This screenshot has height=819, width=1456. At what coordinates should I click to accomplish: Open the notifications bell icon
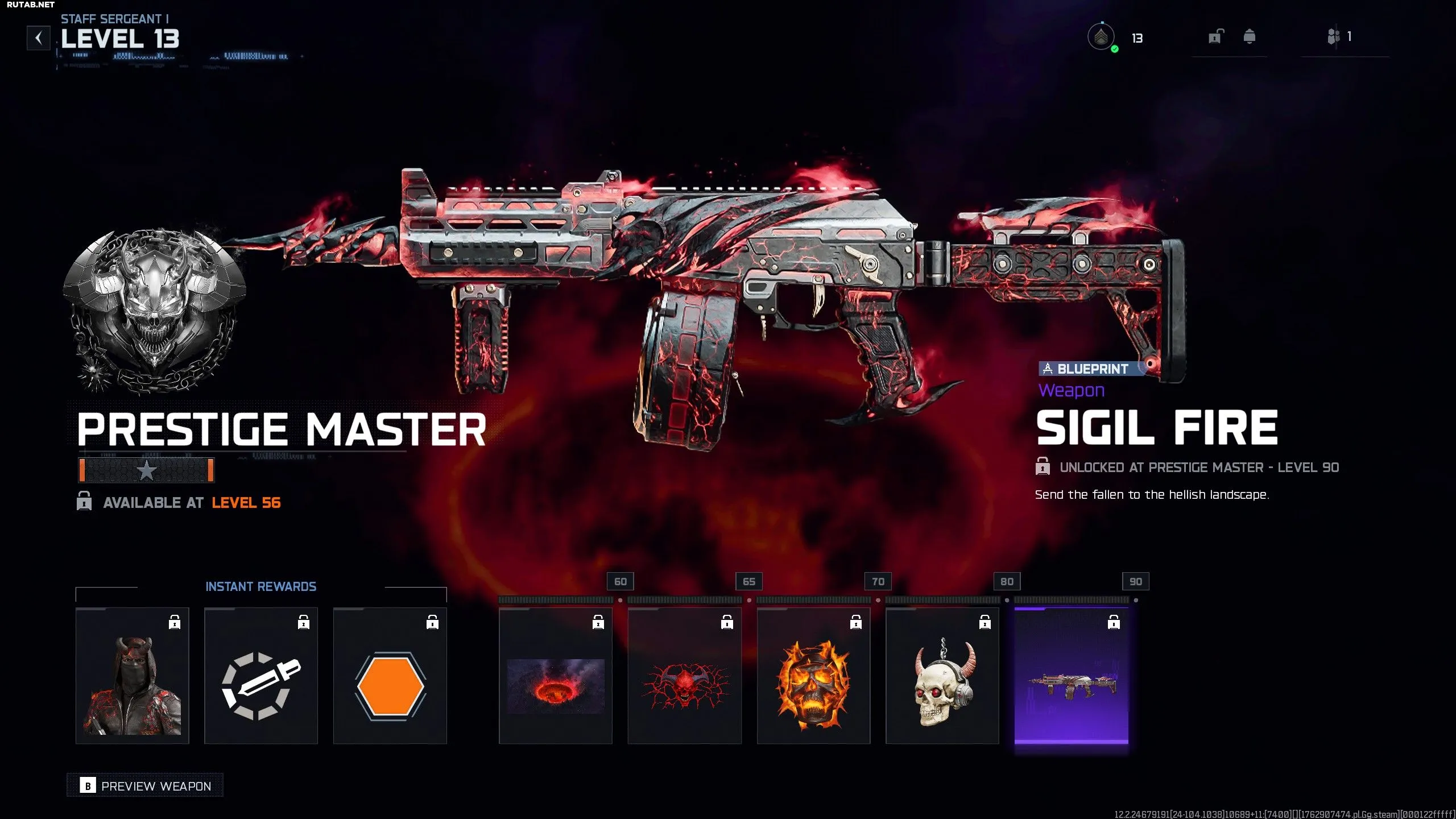click(x=1250, y=37)
